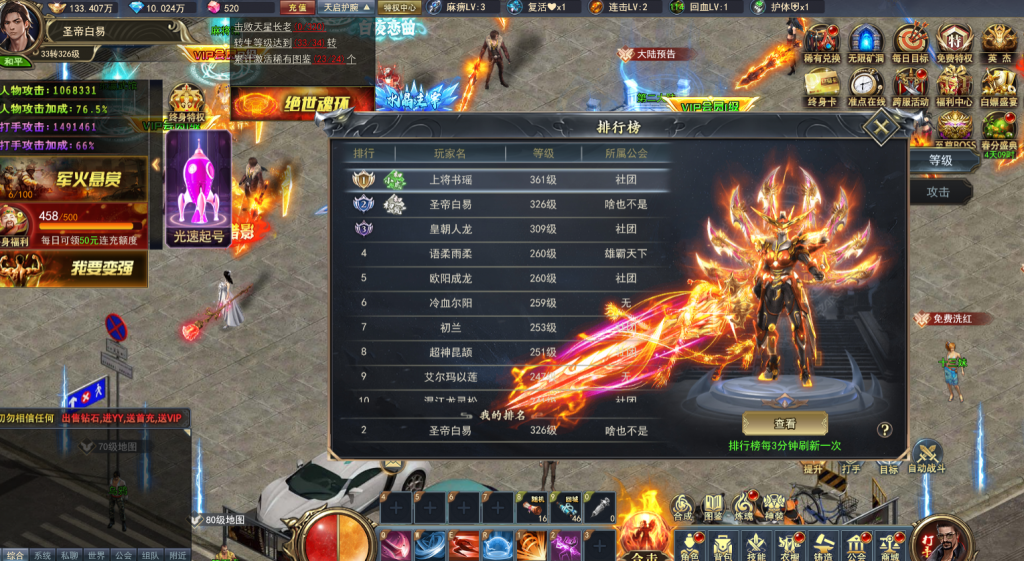Close the ranking leaderboard window
The image size is (1024, 561).
click(881, 127)
